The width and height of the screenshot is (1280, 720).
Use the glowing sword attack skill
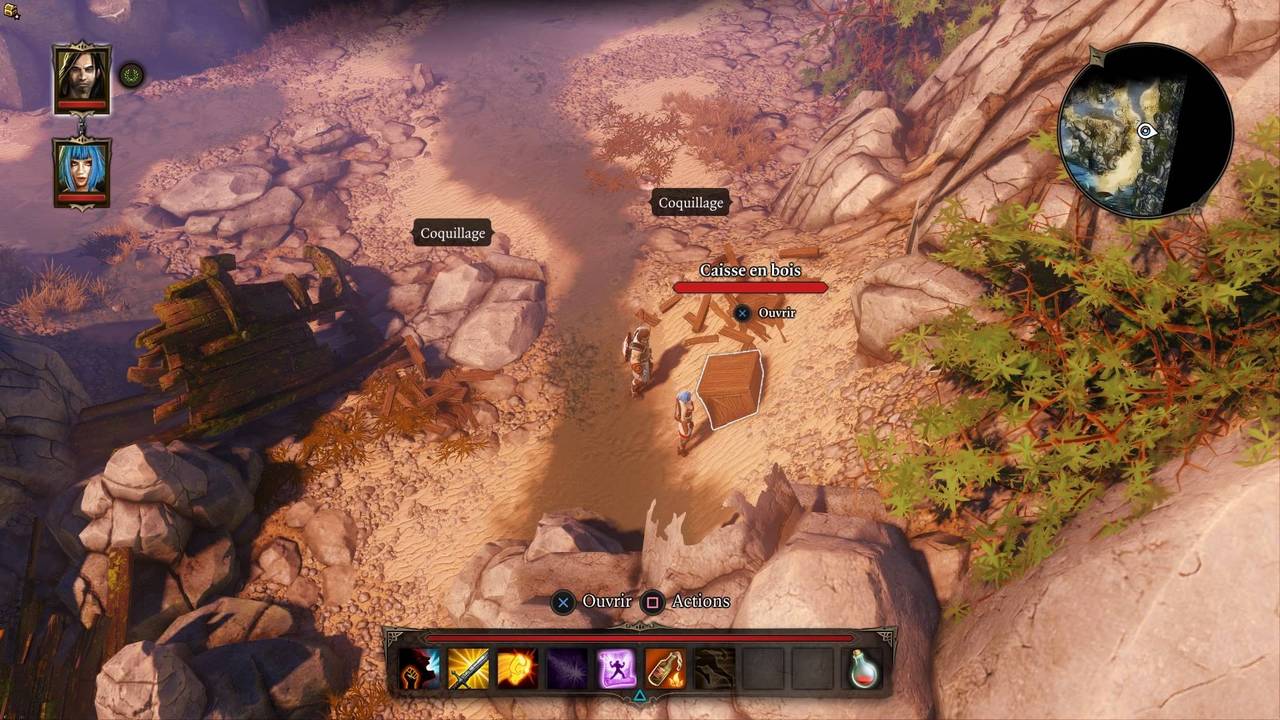point(468,668)
